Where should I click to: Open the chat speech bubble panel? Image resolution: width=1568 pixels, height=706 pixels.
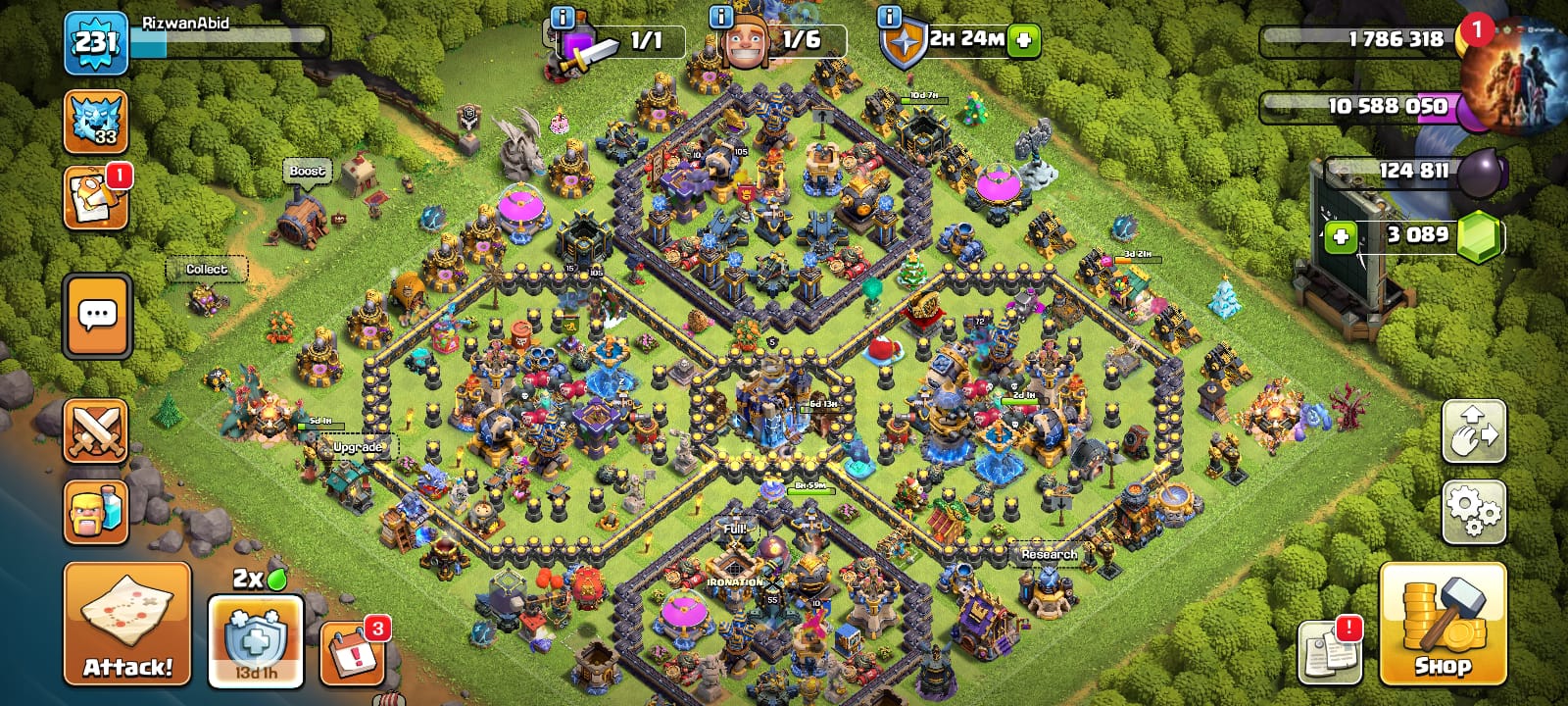tap(97, 317)
